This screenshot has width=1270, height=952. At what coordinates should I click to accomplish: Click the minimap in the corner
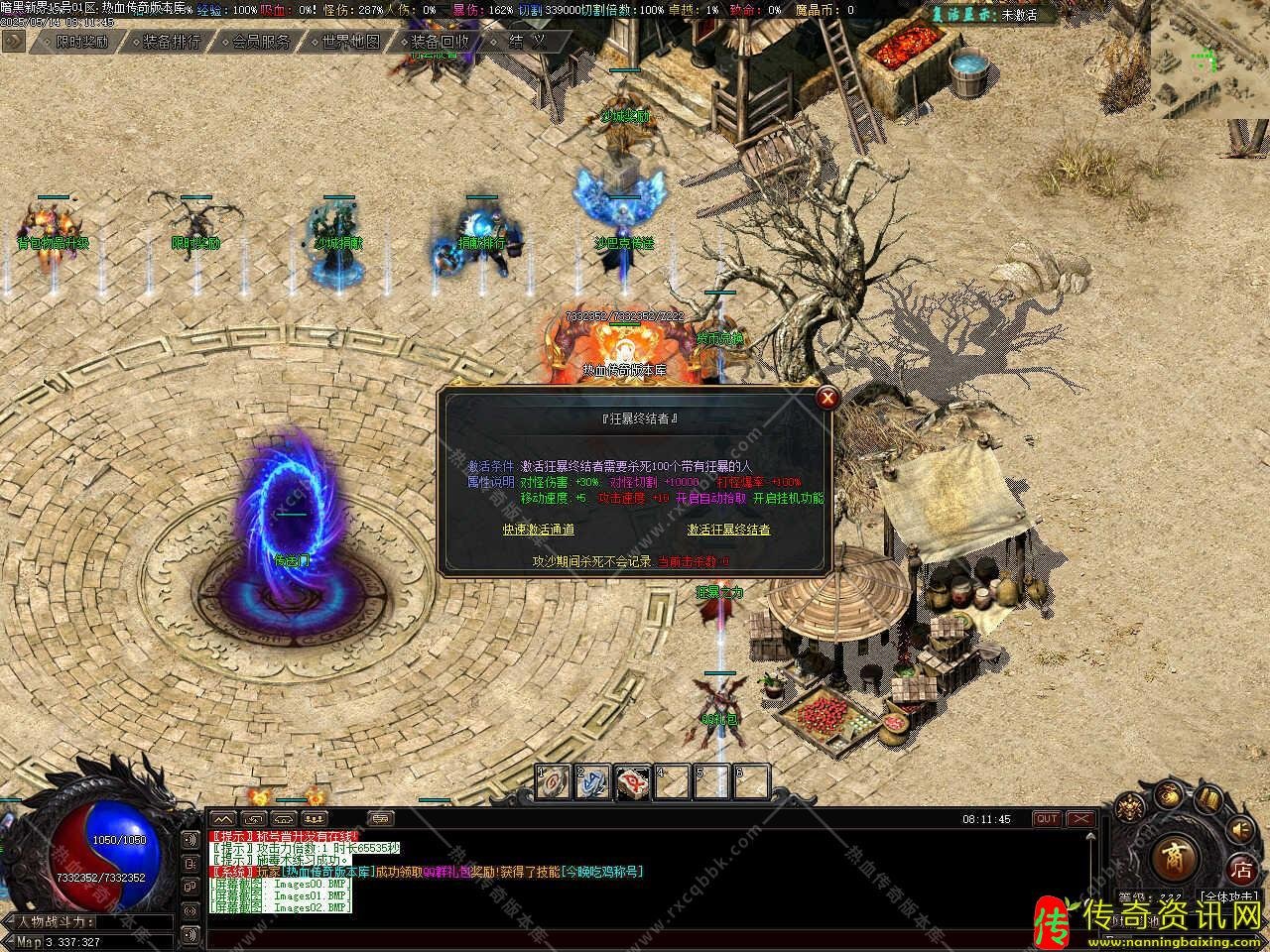click(1209, 59)
